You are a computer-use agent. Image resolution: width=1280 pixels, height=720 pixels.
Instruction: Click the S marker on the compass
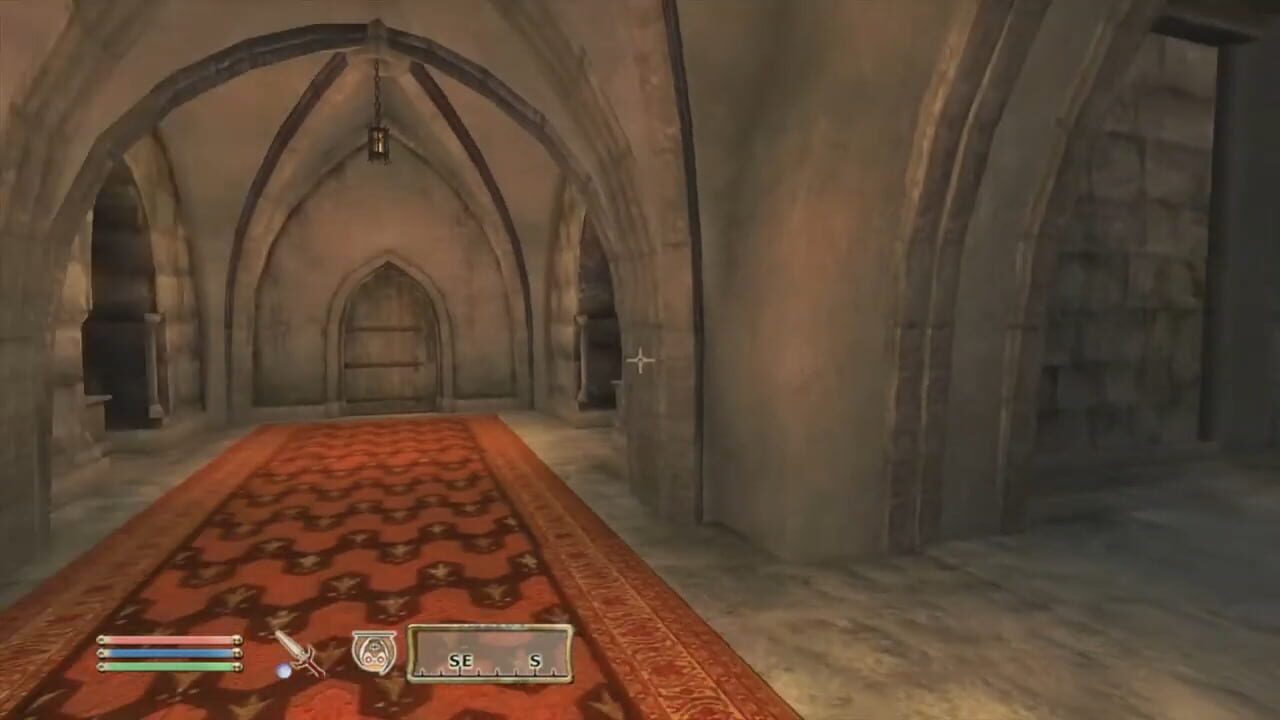point(536,660)
